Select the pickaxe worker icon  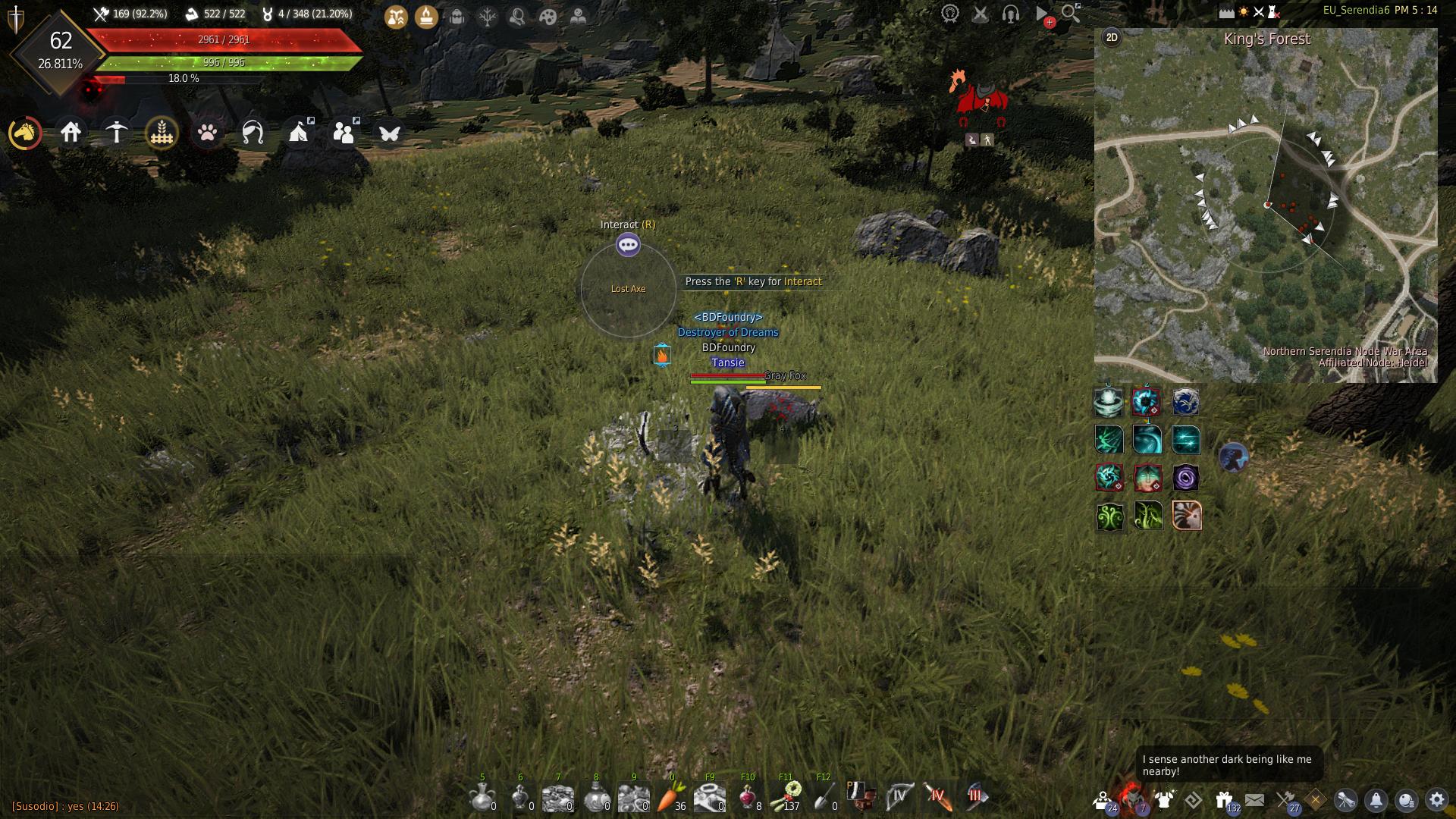pyautogui.click(x=116, y=133)
